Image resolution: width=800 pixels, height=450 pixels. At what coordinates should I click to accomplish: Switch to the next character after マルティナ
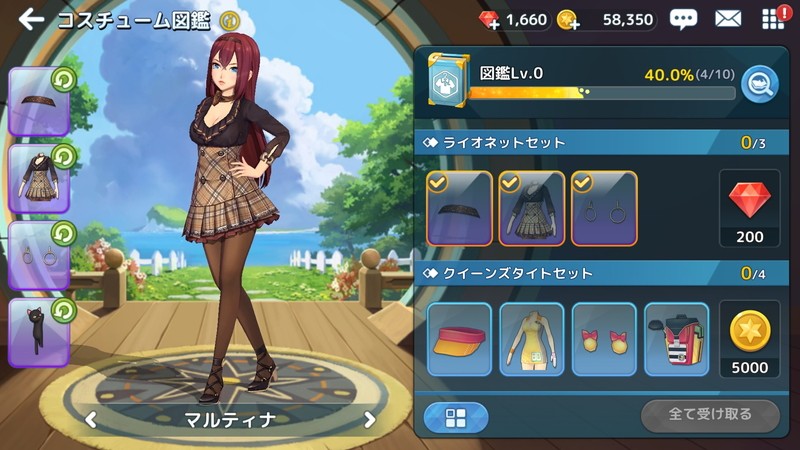coord(369,419)
